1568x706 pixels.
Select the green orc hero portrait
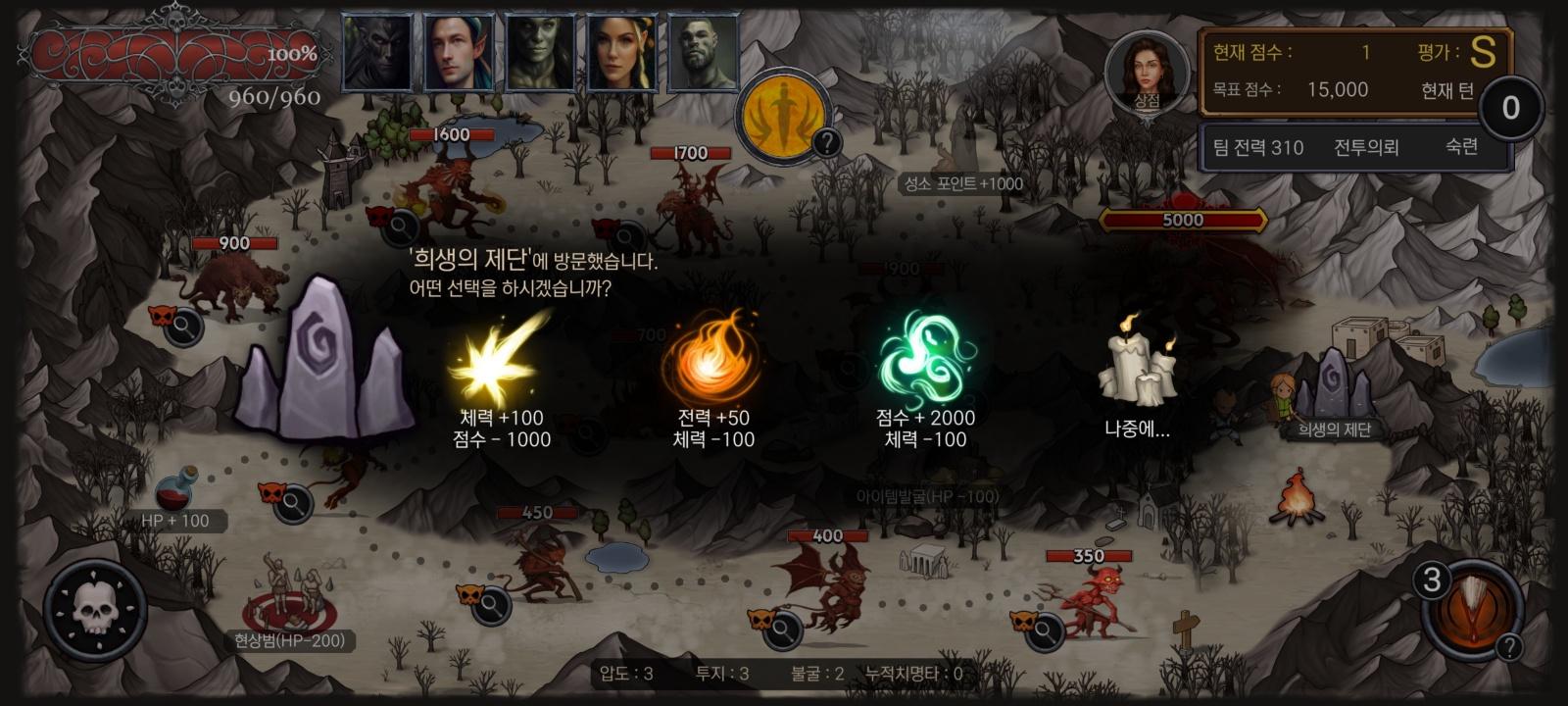pos(540,52)
